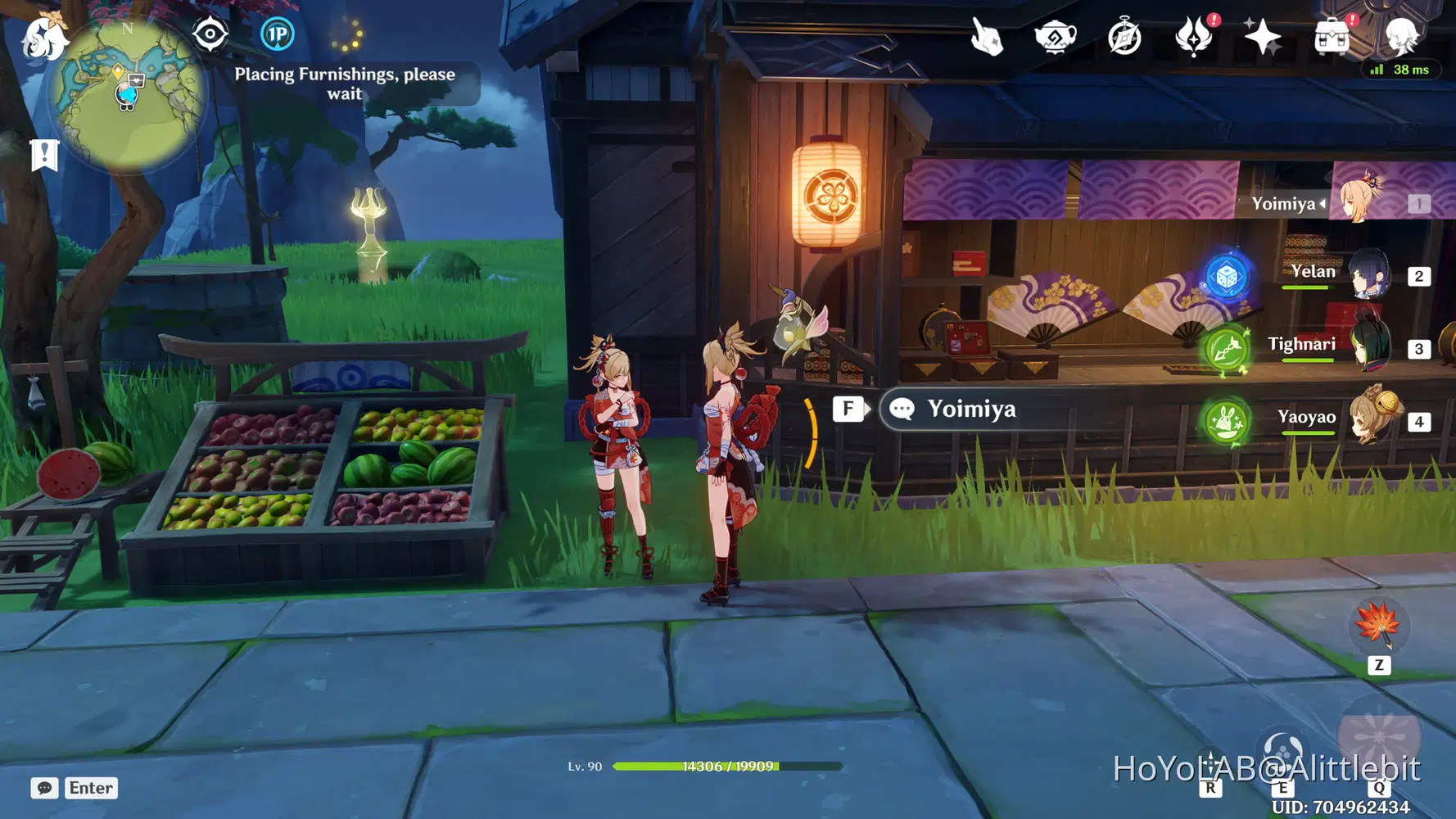The height and width of the screenshot is (819, 1456).
Task: Open the Events timer icon
Action: [1124, 35]
